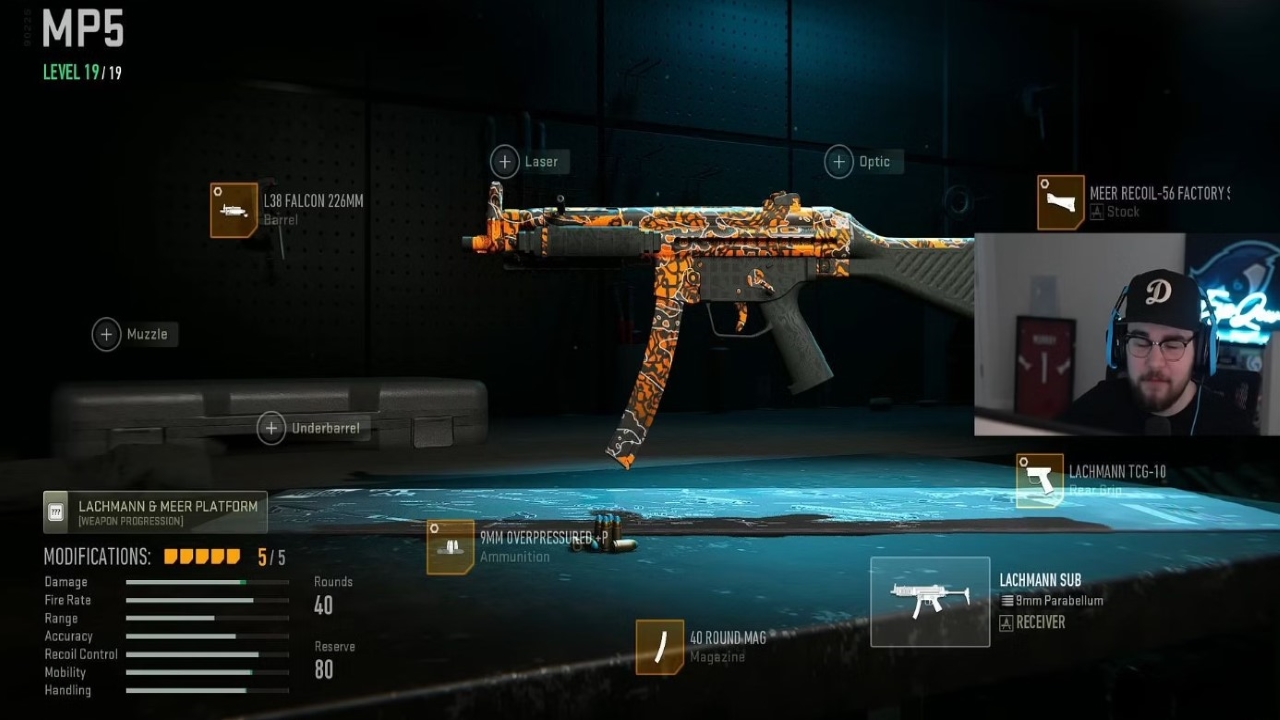Click the 9mm Parabellum caliber label
Screen dimensions: 1280x720
[1054, 601]
